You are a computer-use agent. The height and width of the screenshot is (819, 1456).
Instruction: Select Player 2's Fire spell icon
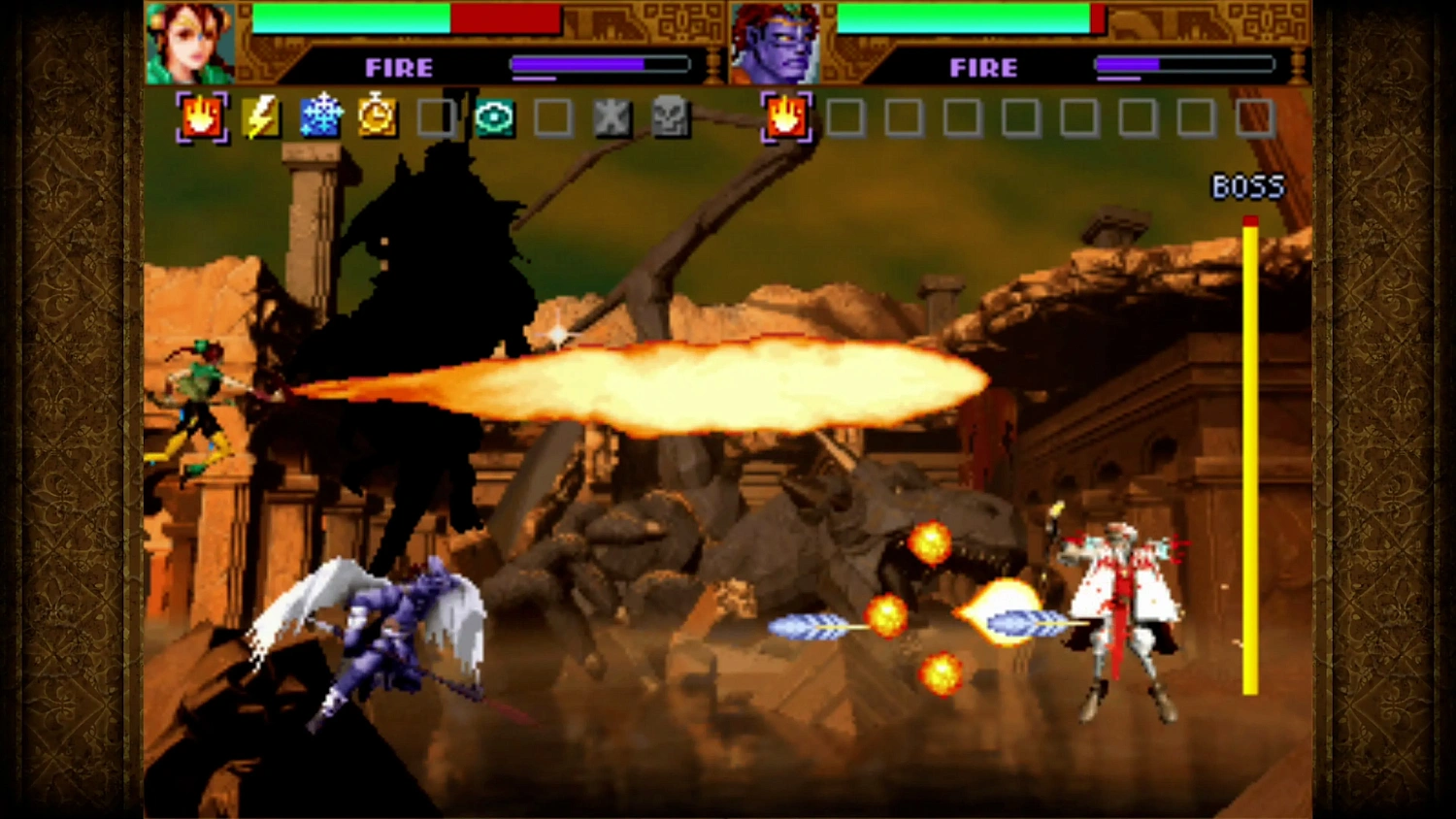click(x=784, y=115)
